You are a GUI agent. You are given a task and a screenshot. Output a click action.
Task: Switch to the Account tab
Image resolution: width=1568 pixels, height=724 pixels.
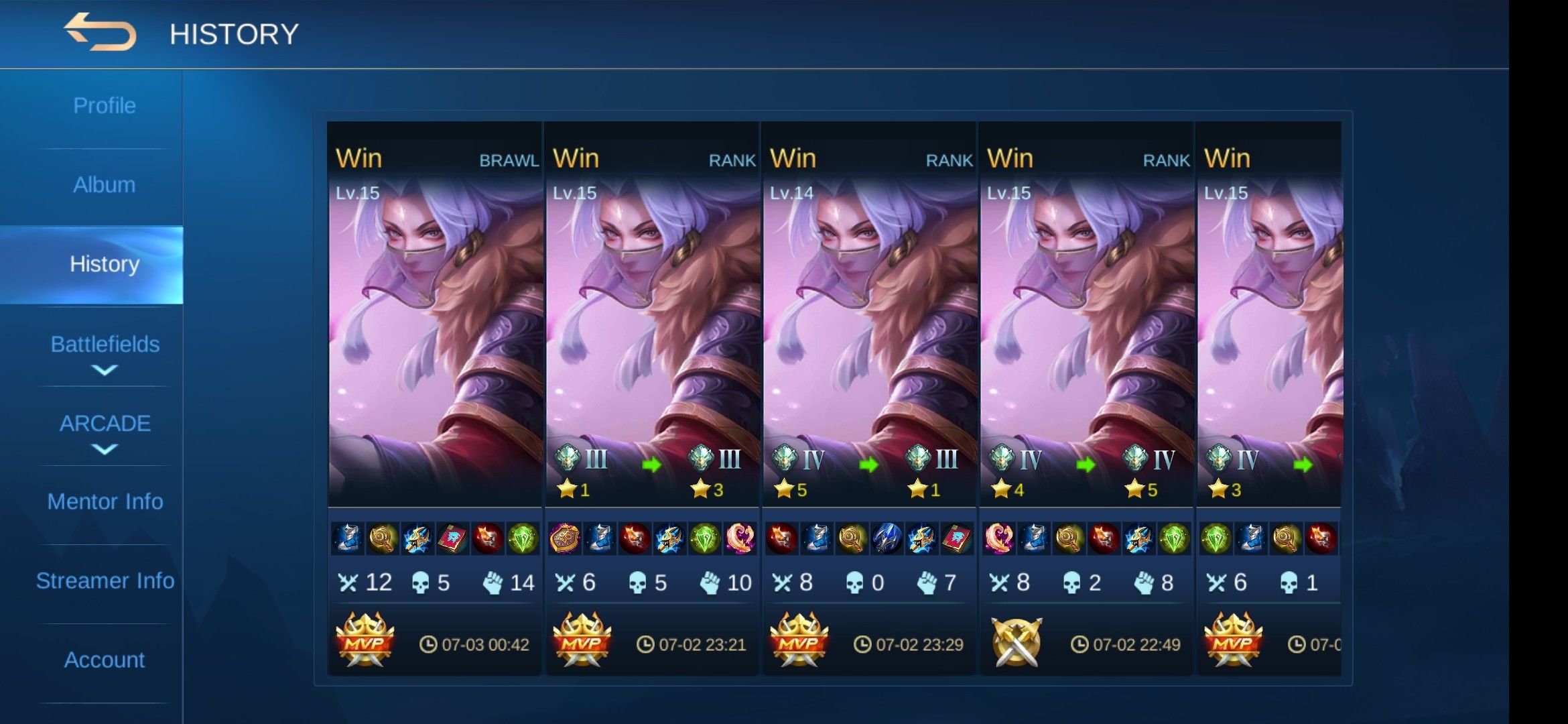coord(105,660)
